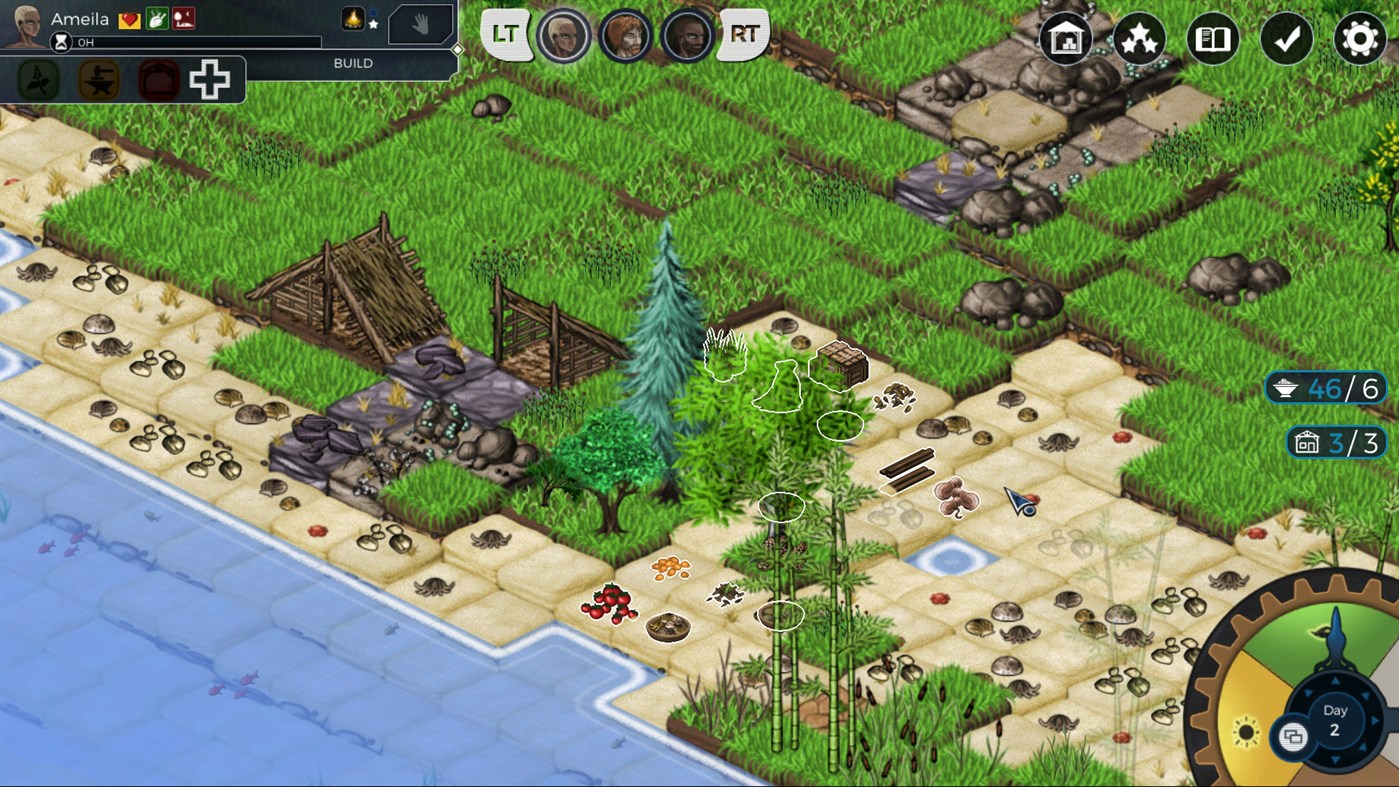Click the hourglass icon next to the 0H bar
The height and width of the screenshot is (787, 1399).
tap(60, 39)
